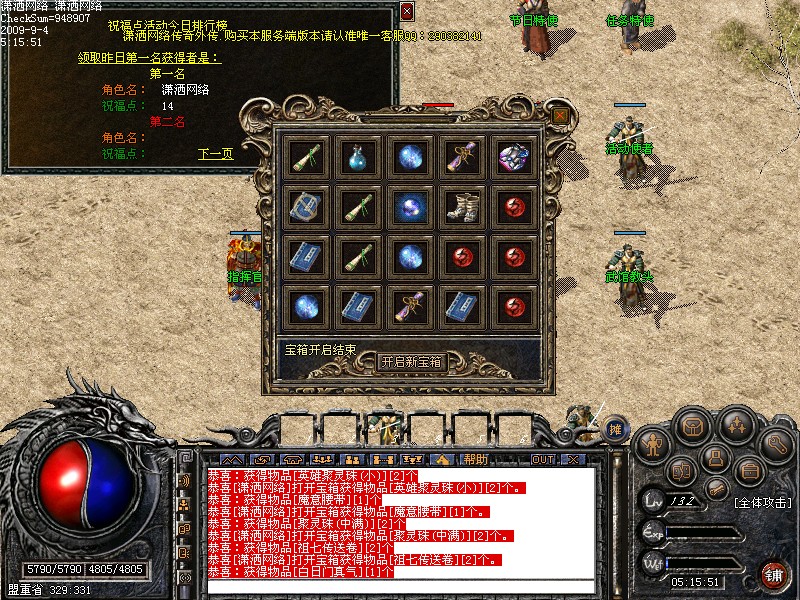
Task: Select the blue potion flask reward
Action: click(357, 157)
